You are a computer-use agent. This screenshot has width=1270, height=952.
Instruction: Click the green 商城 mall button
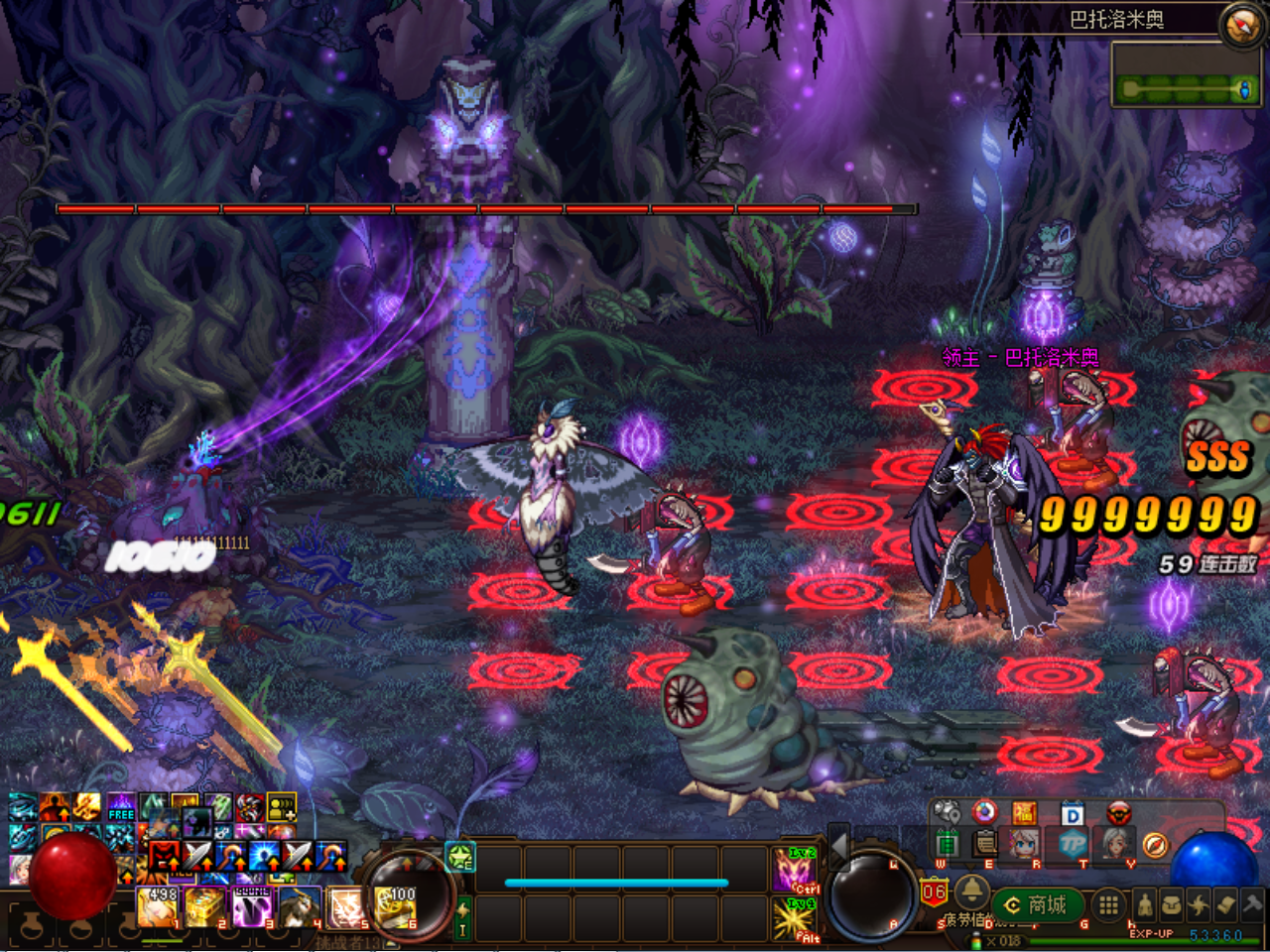pyautogui.click(x=1037, y=904)
